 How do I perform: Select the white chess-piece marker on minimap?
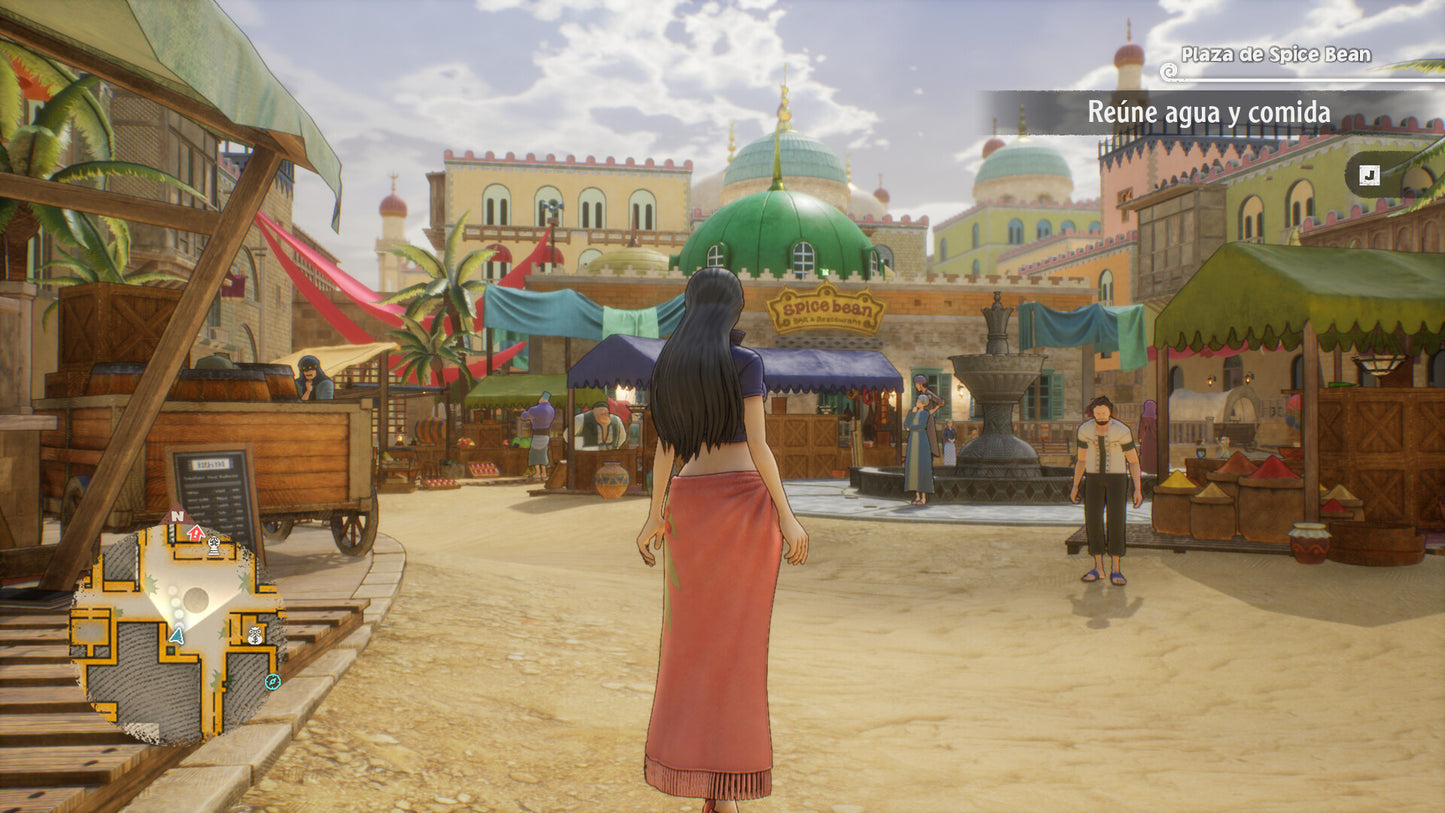214,545
